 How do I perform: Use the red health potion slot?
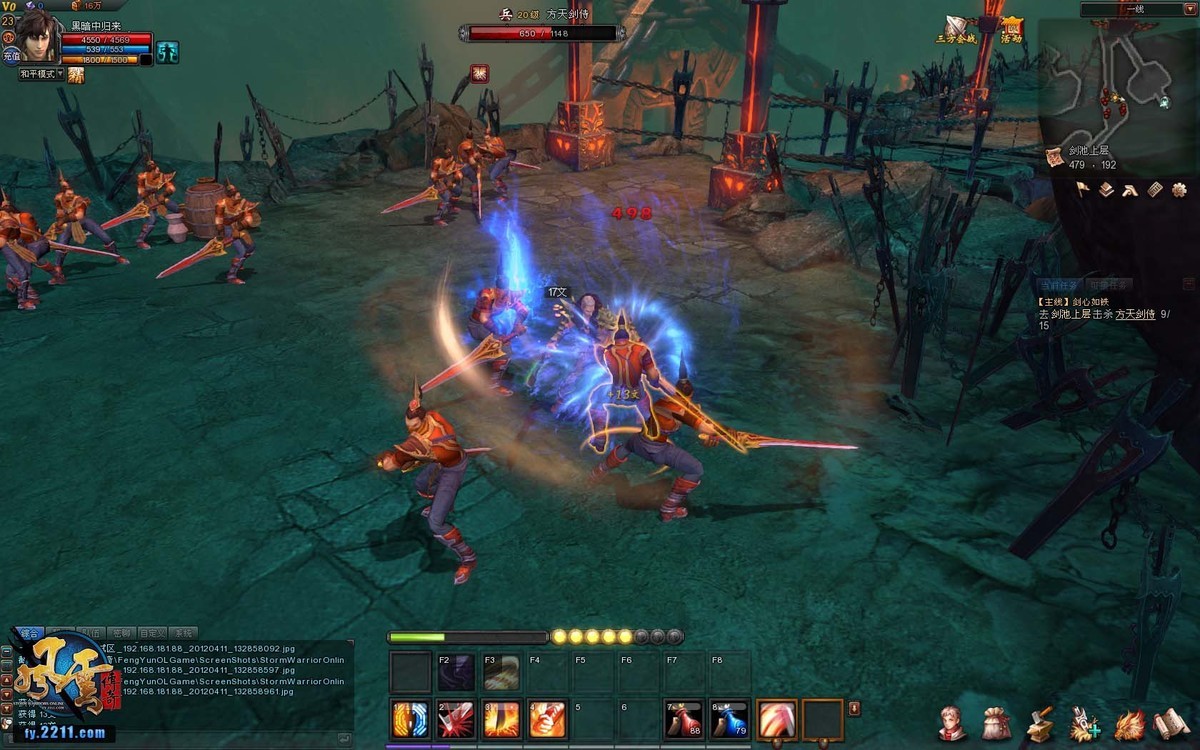[684, 719]
